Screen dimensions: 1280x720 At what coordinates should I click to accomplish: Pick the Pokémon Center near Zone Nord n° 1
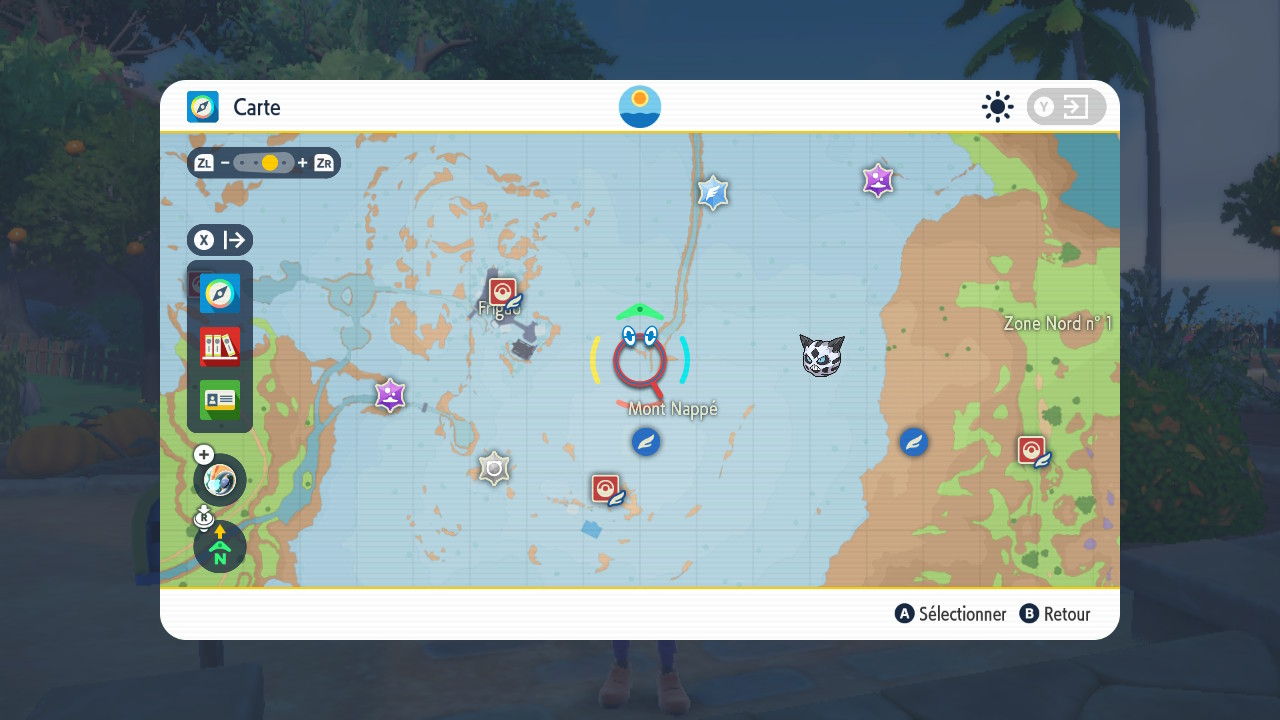[x=1033, y=451]
